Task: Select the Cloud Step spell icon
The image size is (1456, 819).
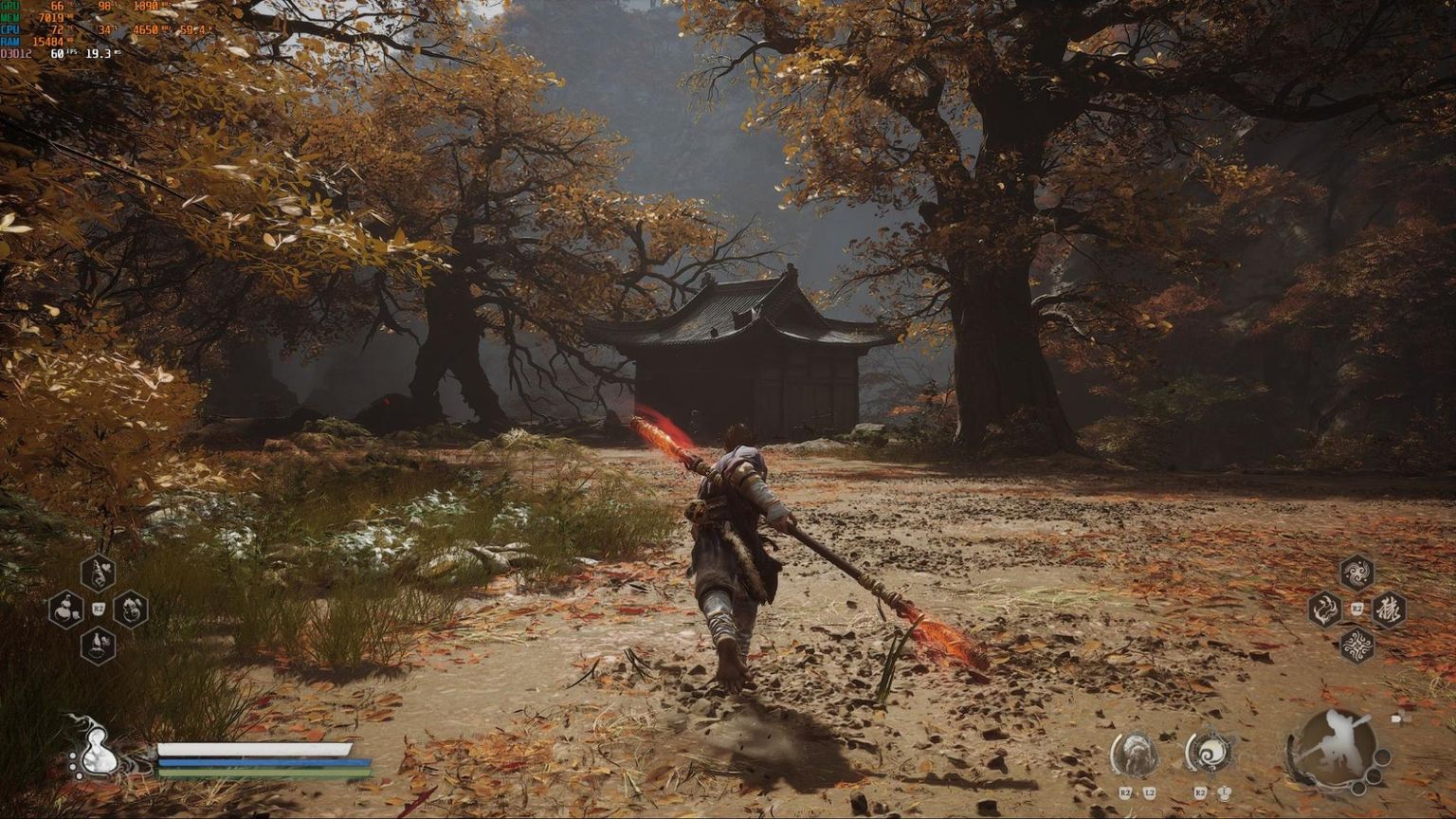Action: coord(1359,573)
